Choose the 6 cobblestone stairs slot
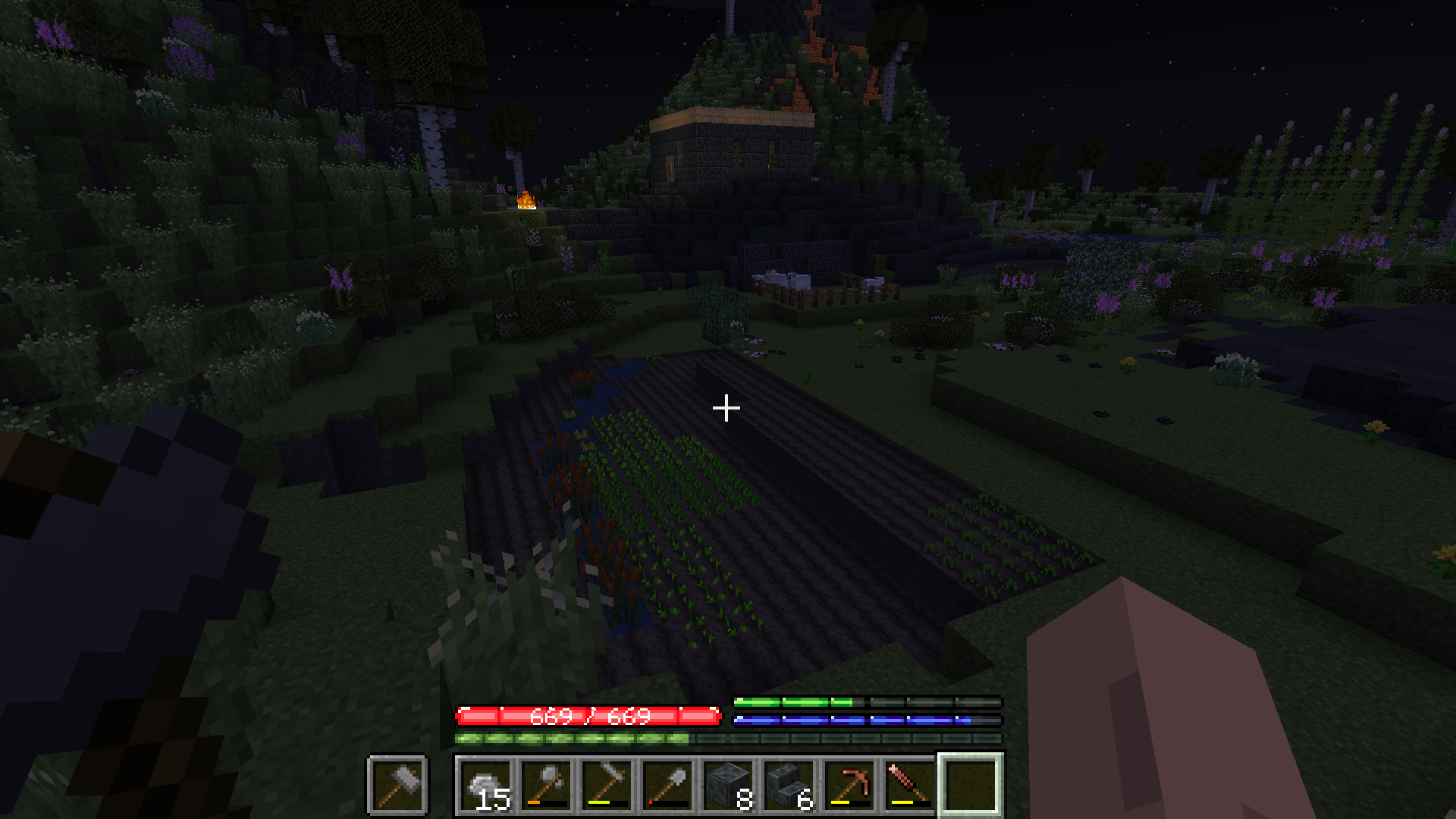 789,784
